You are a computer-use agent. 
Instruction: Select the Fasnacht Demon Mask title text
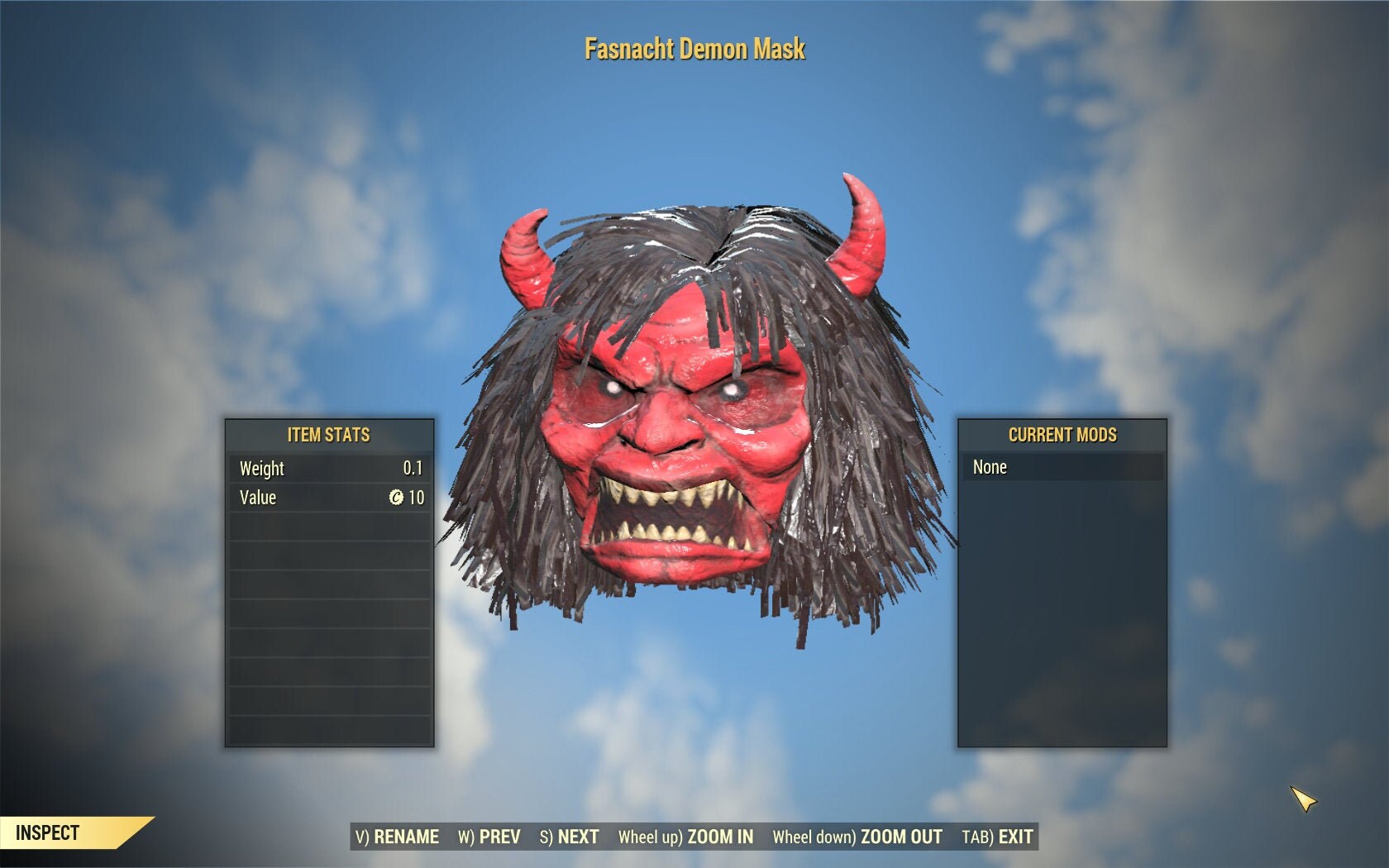[x=694, y=49]
